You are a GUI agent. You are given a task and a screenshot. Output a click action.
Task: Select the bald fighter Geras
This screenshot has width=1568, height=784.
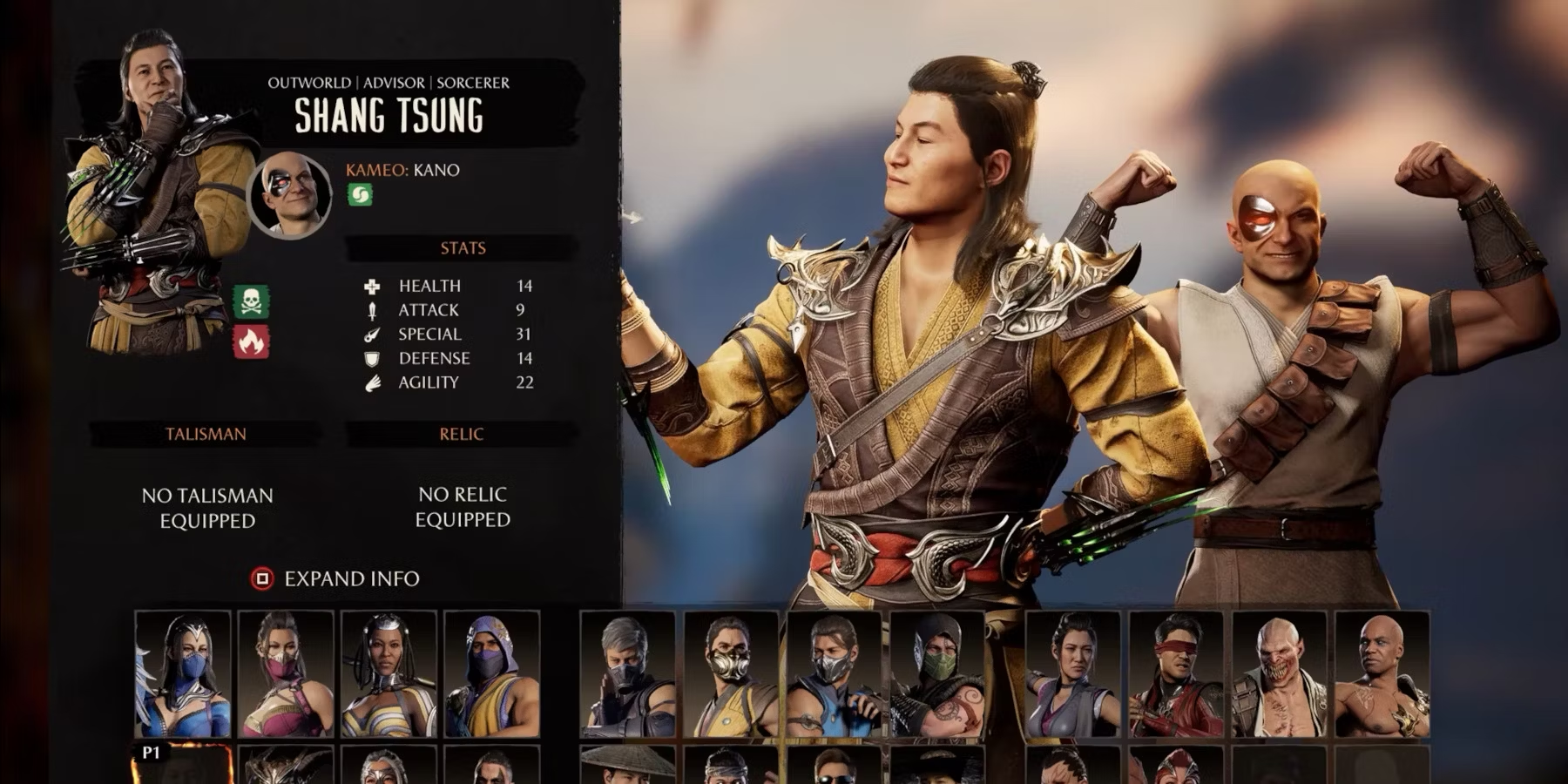(x=1382, y=674)
